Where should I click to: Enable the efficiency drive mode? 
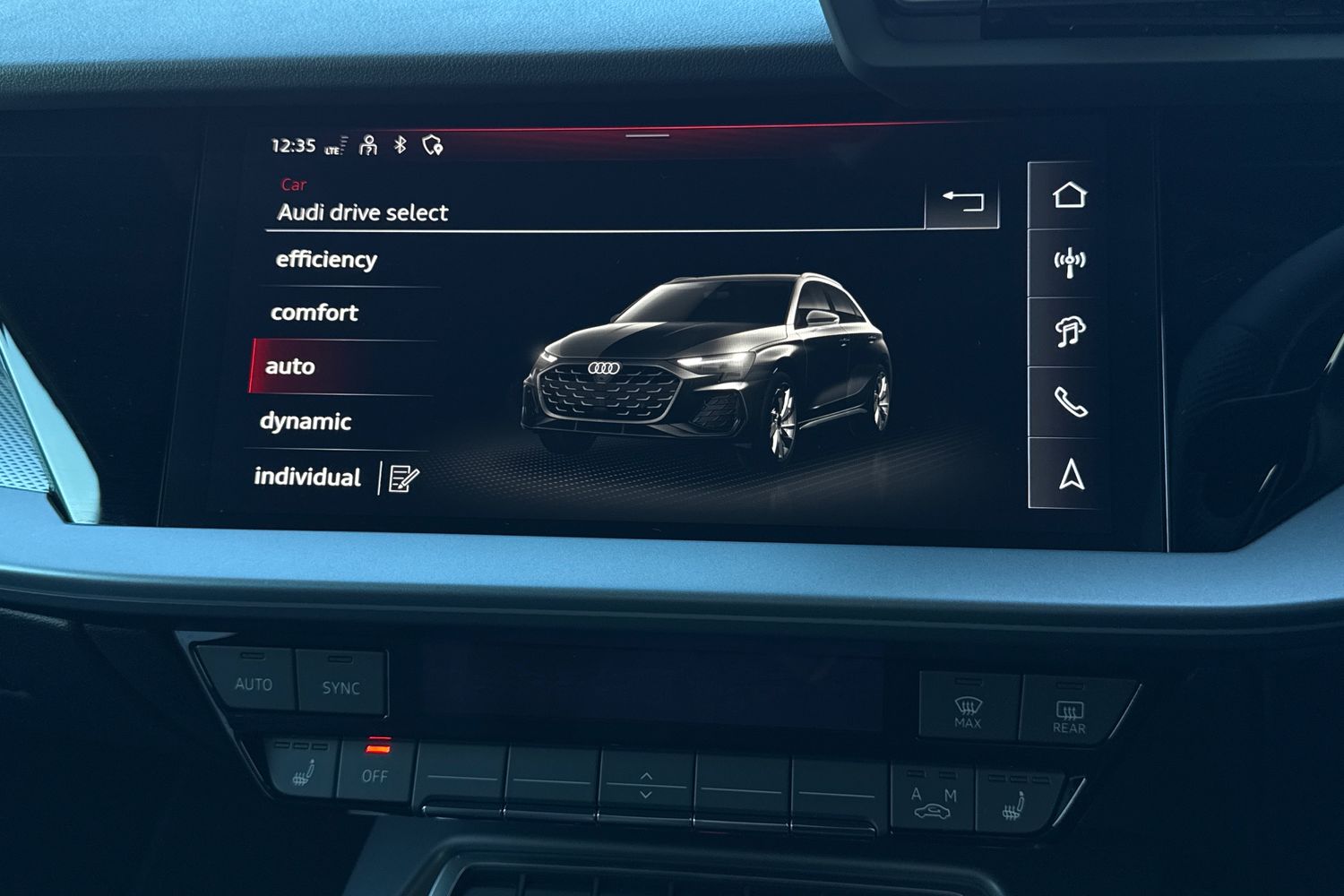[x=326, y=260]
